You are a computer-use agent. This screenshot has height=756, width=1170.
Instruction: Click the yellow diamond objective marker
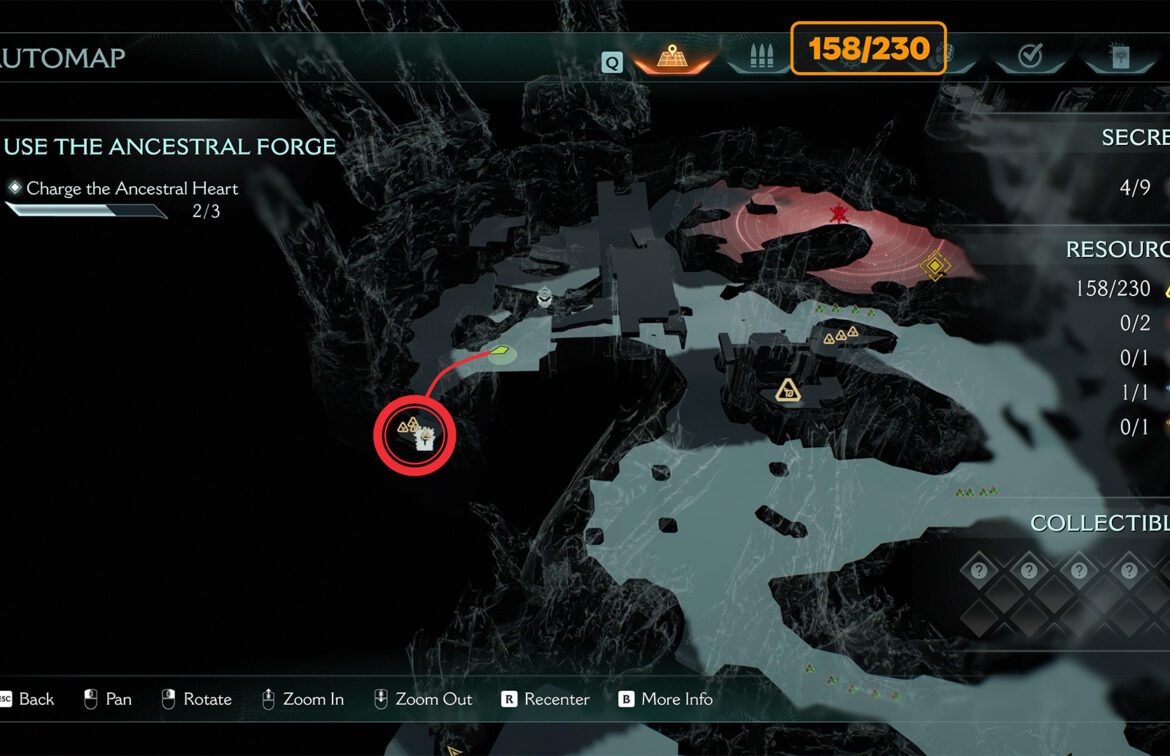point(935,266)
